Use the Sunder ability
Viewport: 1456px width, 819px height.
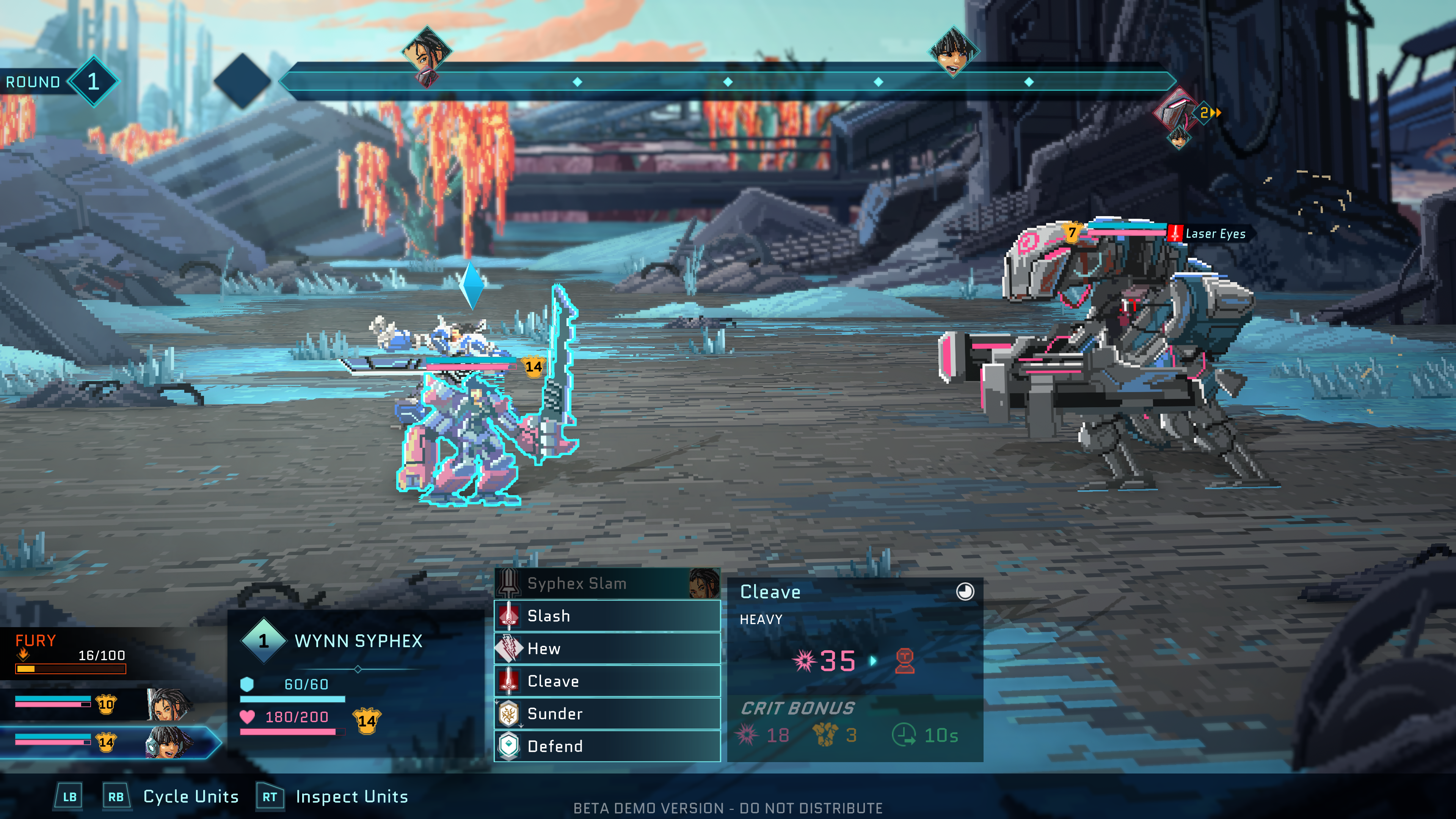(607, 714)
